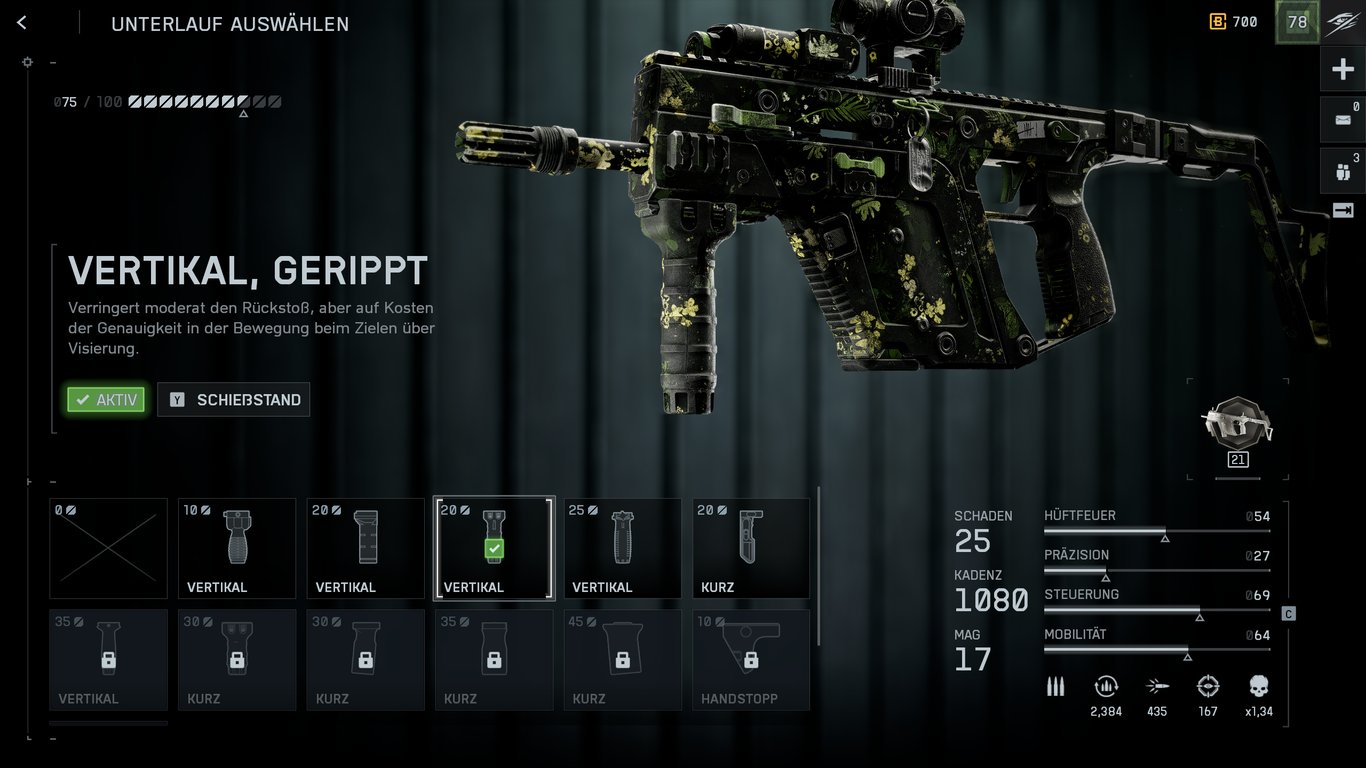This screenshot has height=768, width=1366.
Task: Click the level 78 player badge
Action: [x=1297, y=22]
